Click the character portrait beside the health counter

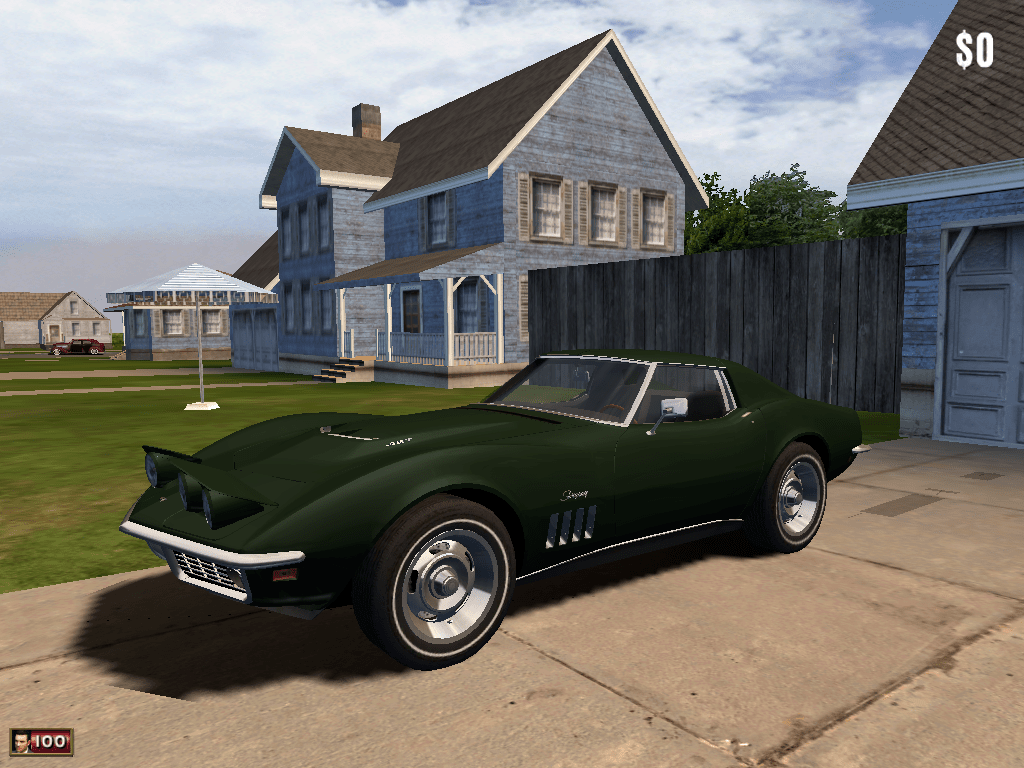[x=20, y=742]
